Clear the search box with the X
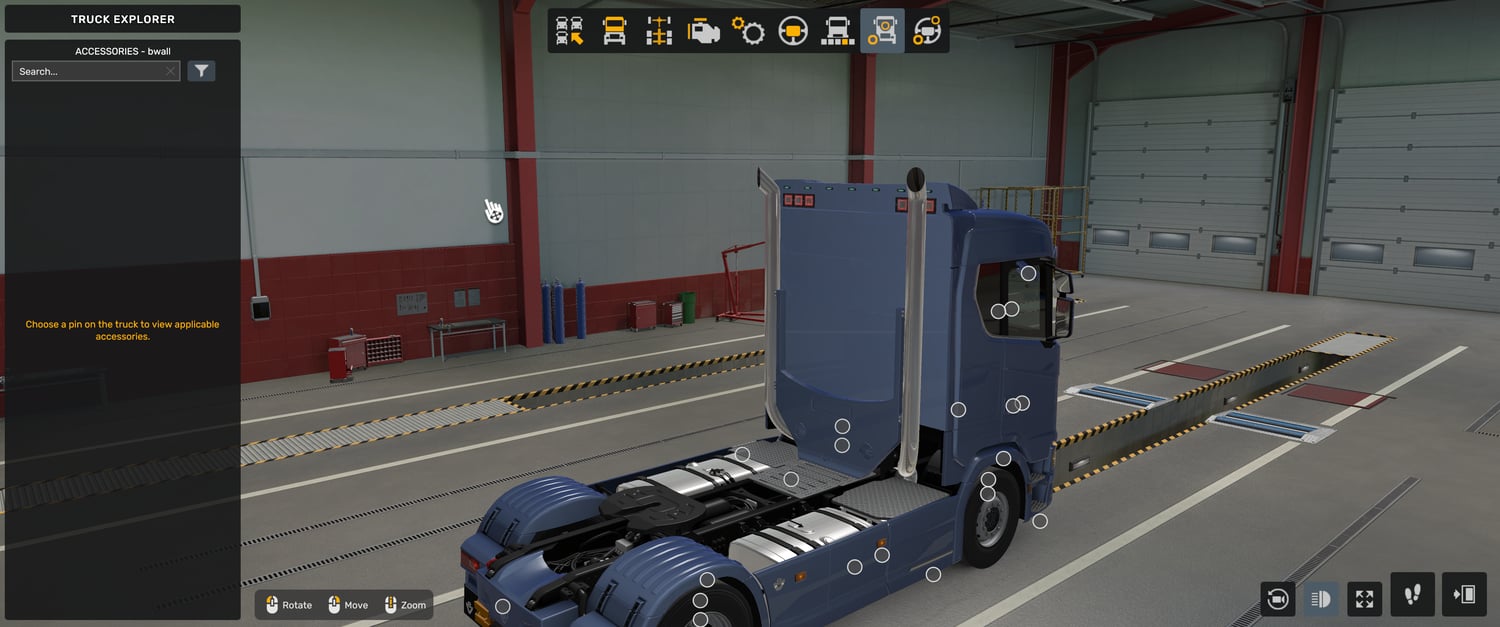The width and height of the screenshot is (1500, 627). tap(171, 72)
